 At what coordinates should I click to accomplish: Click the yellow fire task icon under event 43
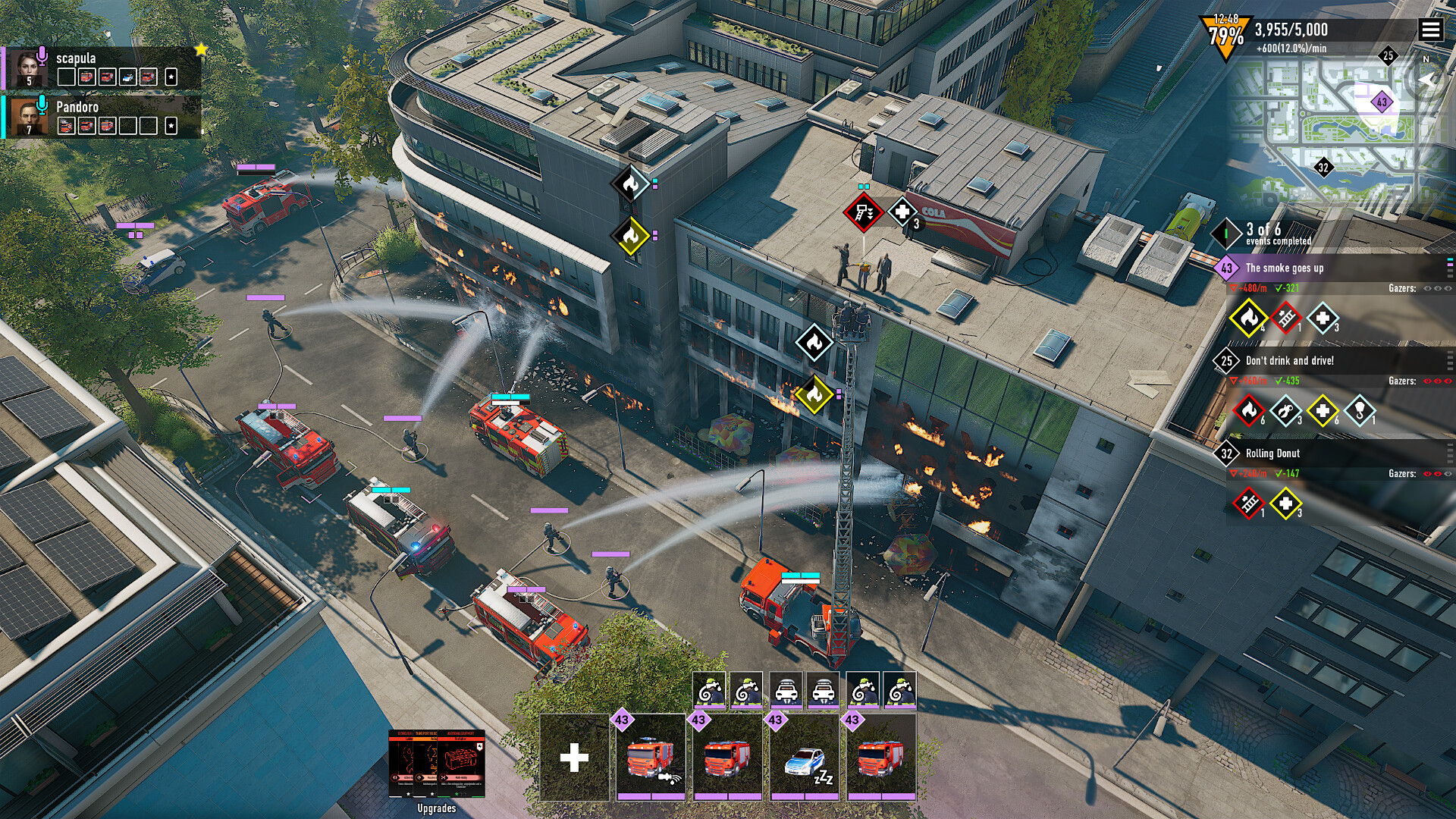[x=1247, y=318]
